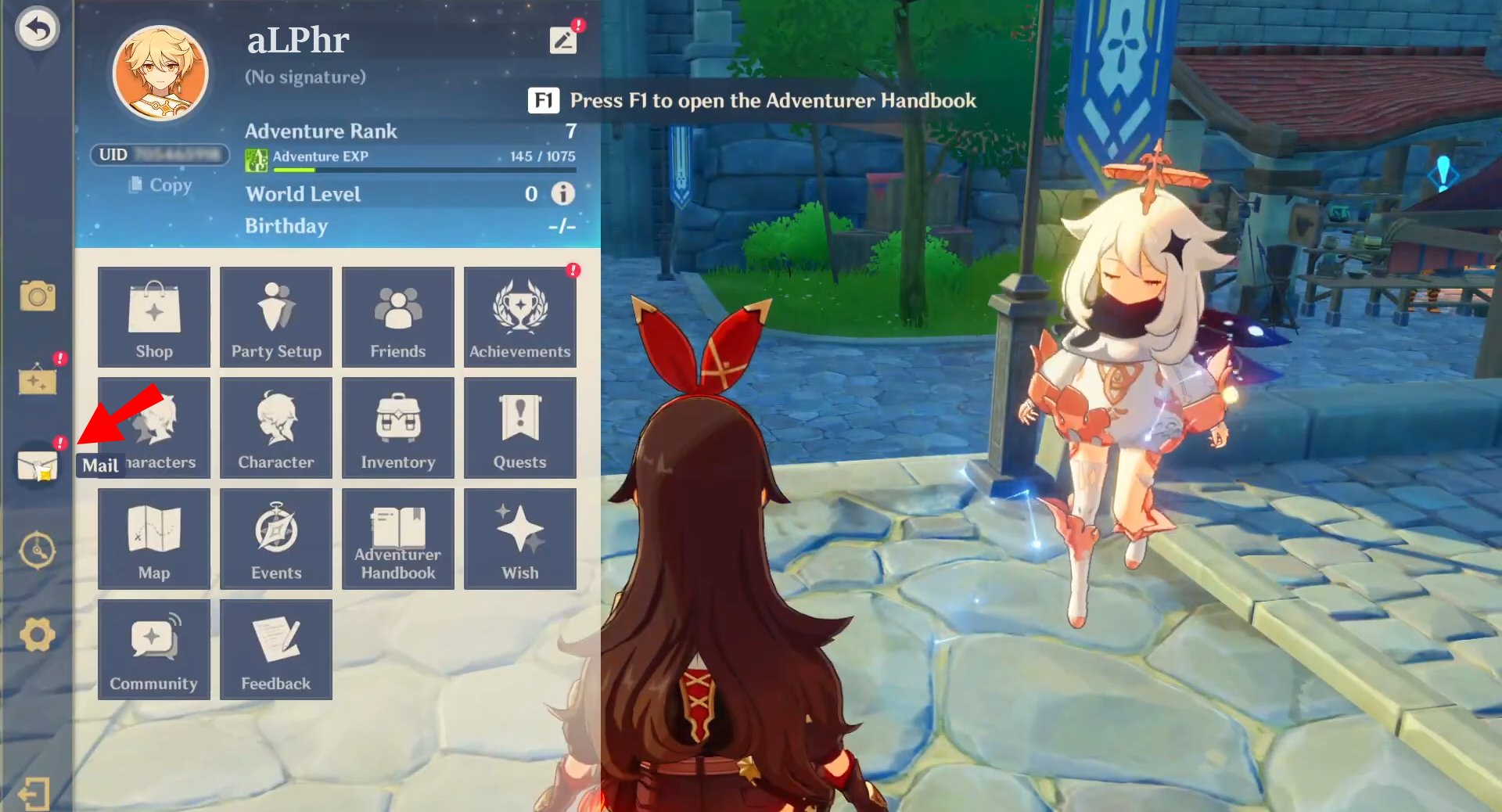Image resolution: width=1502 pixels, height=812 pixels.
Task: Take a photo with the camera icon
Action: 38,296
